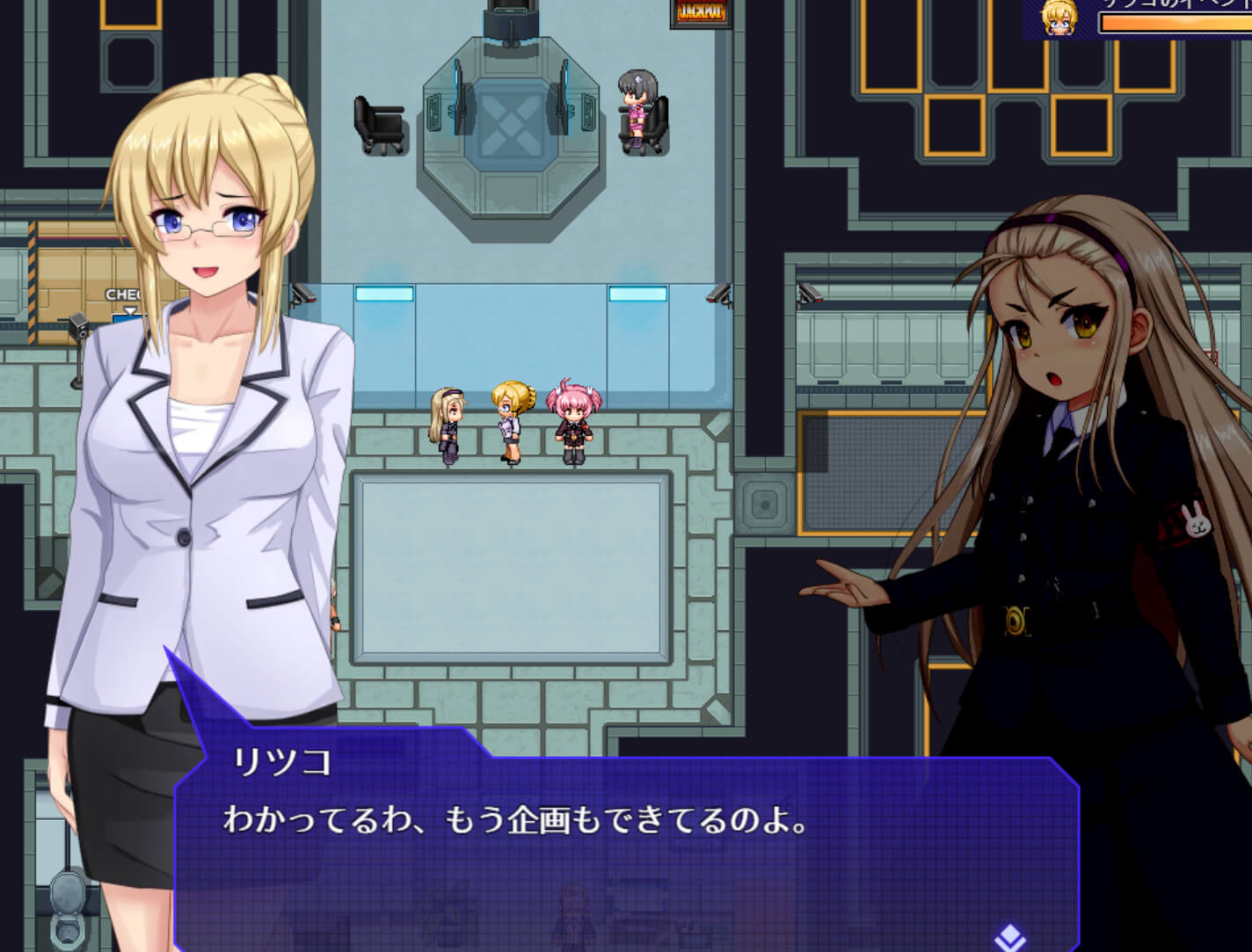Screen dimensions: 1252x952
Task: Select the blonde character portrait event tracker
Action: (x=1058, y=18)
